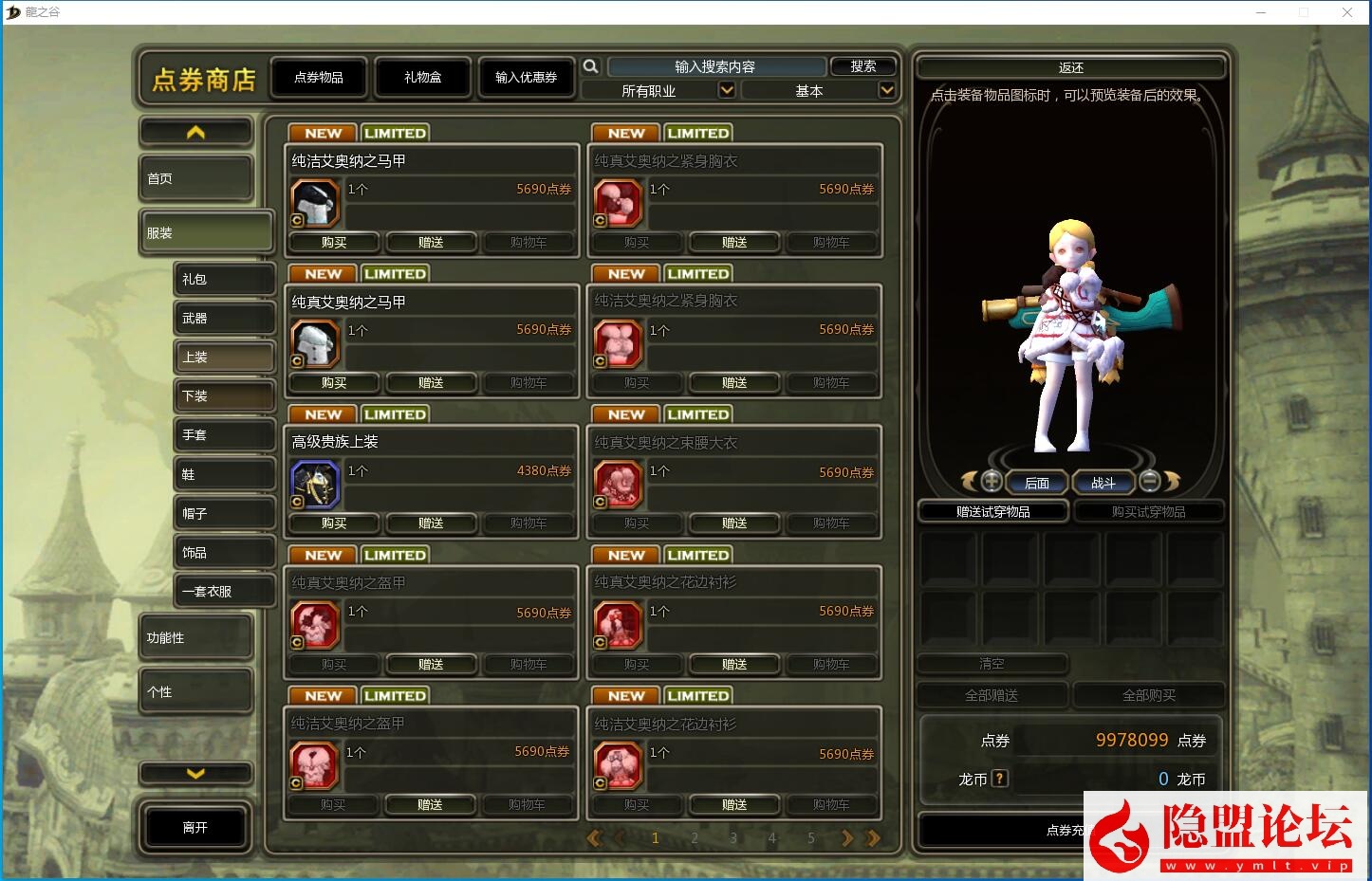Go to page 3 of the shop
This screenshot has height=881, width=1372.
733,838
